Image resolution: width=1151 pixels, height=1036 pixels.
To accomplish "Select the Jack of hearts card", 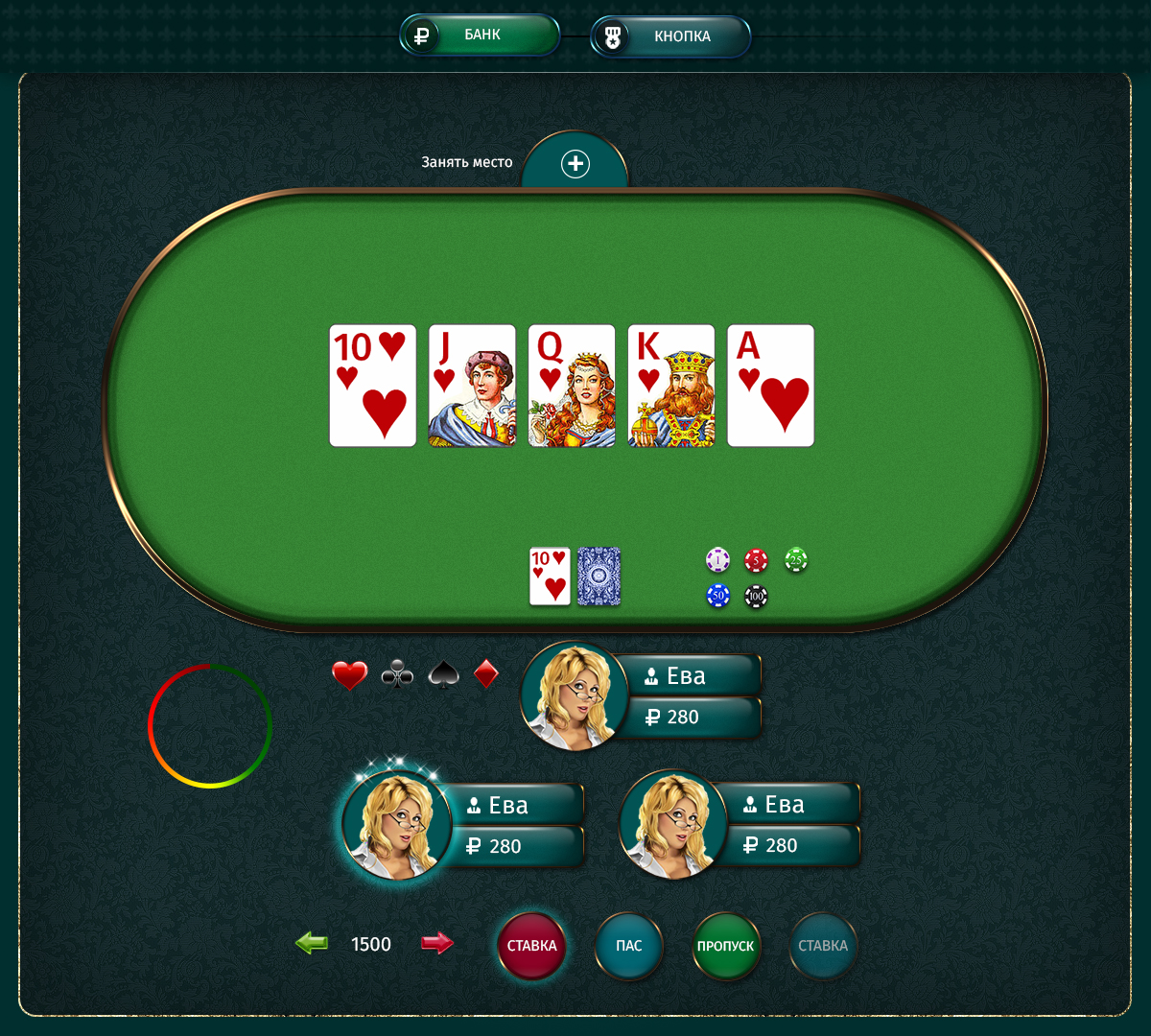I will pyautogui.click(x=472, y=386).
